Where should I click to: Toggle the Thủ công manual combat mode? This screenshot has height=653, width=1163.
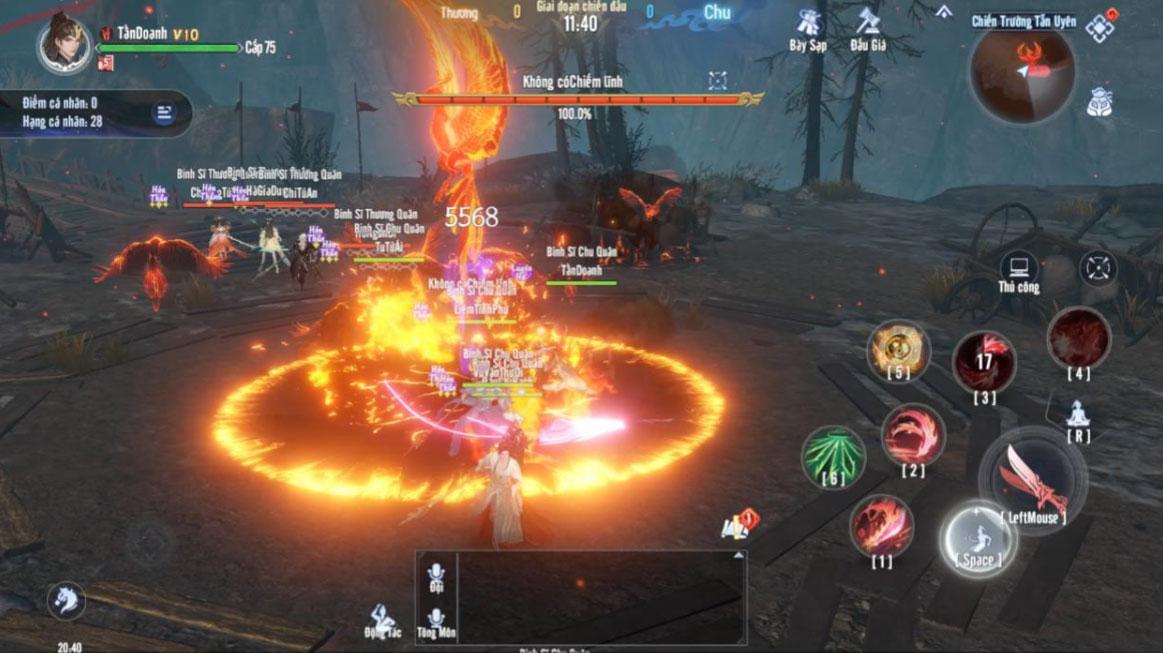(x=1019, y=270)
